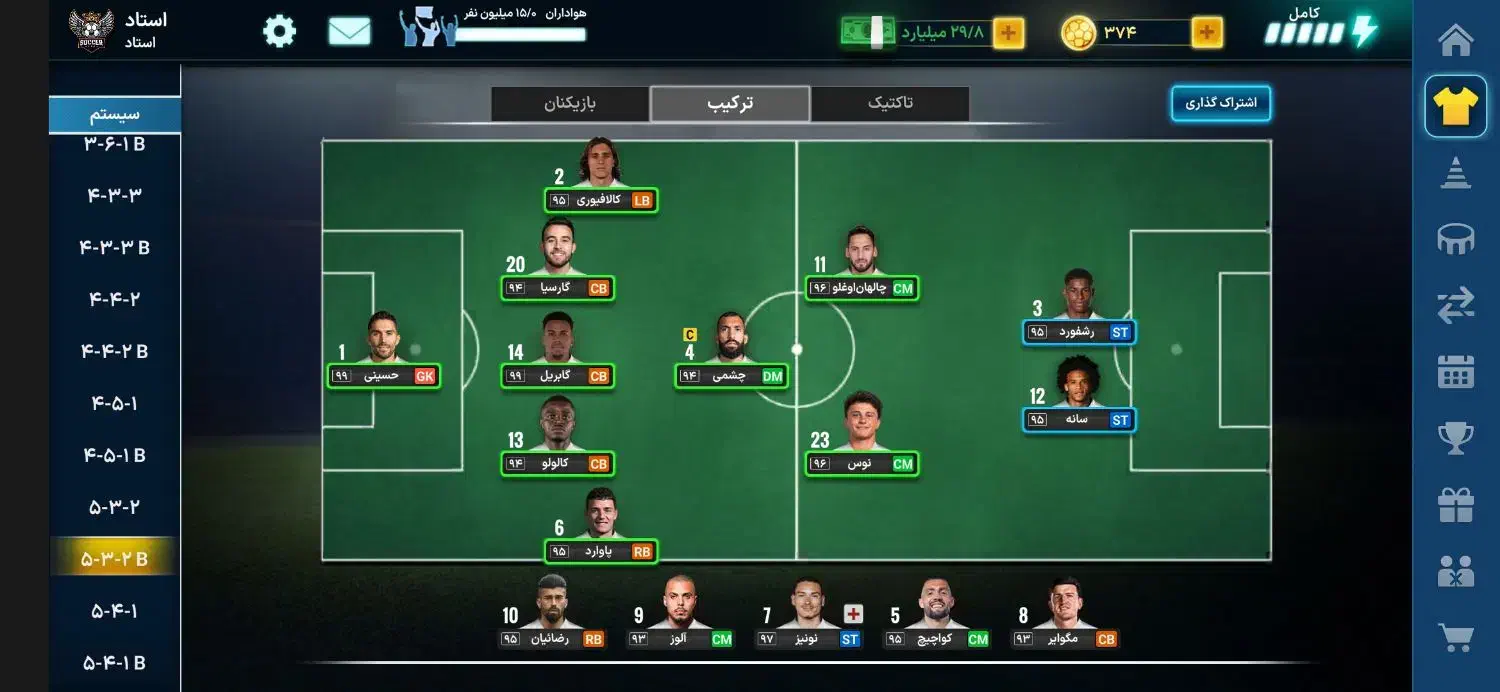
Task: Open the shopping cart store
Action: (1455, 638)
